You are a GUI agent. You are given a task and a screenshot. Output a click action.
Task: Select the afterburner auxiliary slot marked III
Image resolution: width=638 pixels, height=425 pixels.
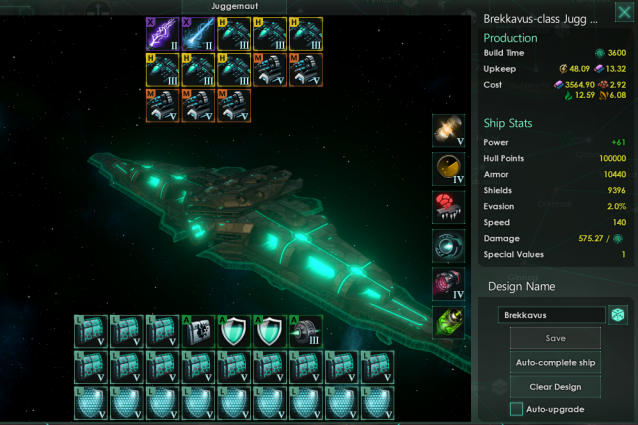pyautogui.click(x=305, y=331)
